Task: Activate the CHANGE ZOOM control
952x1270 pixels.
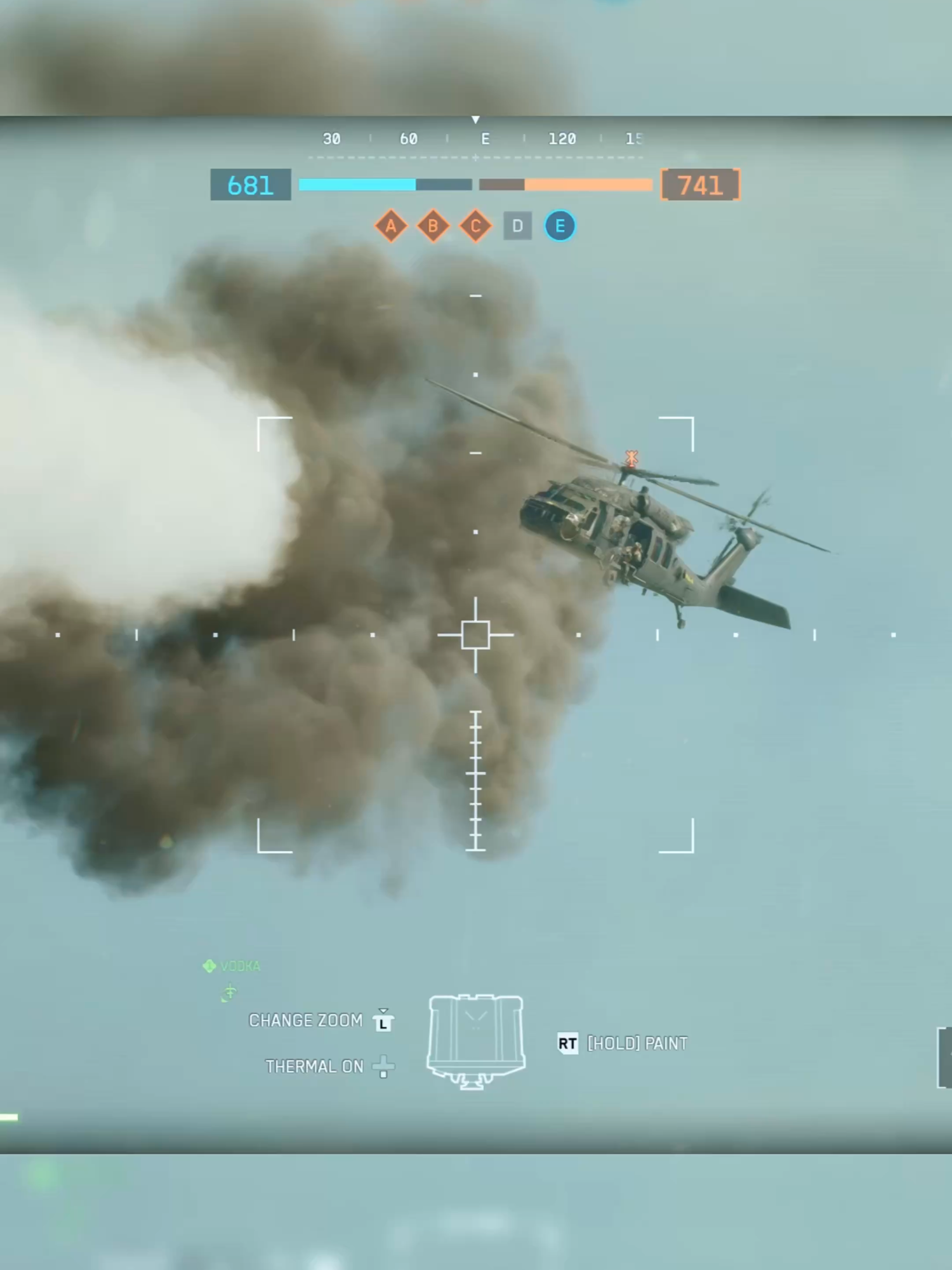Action: tap(307, 1020)
